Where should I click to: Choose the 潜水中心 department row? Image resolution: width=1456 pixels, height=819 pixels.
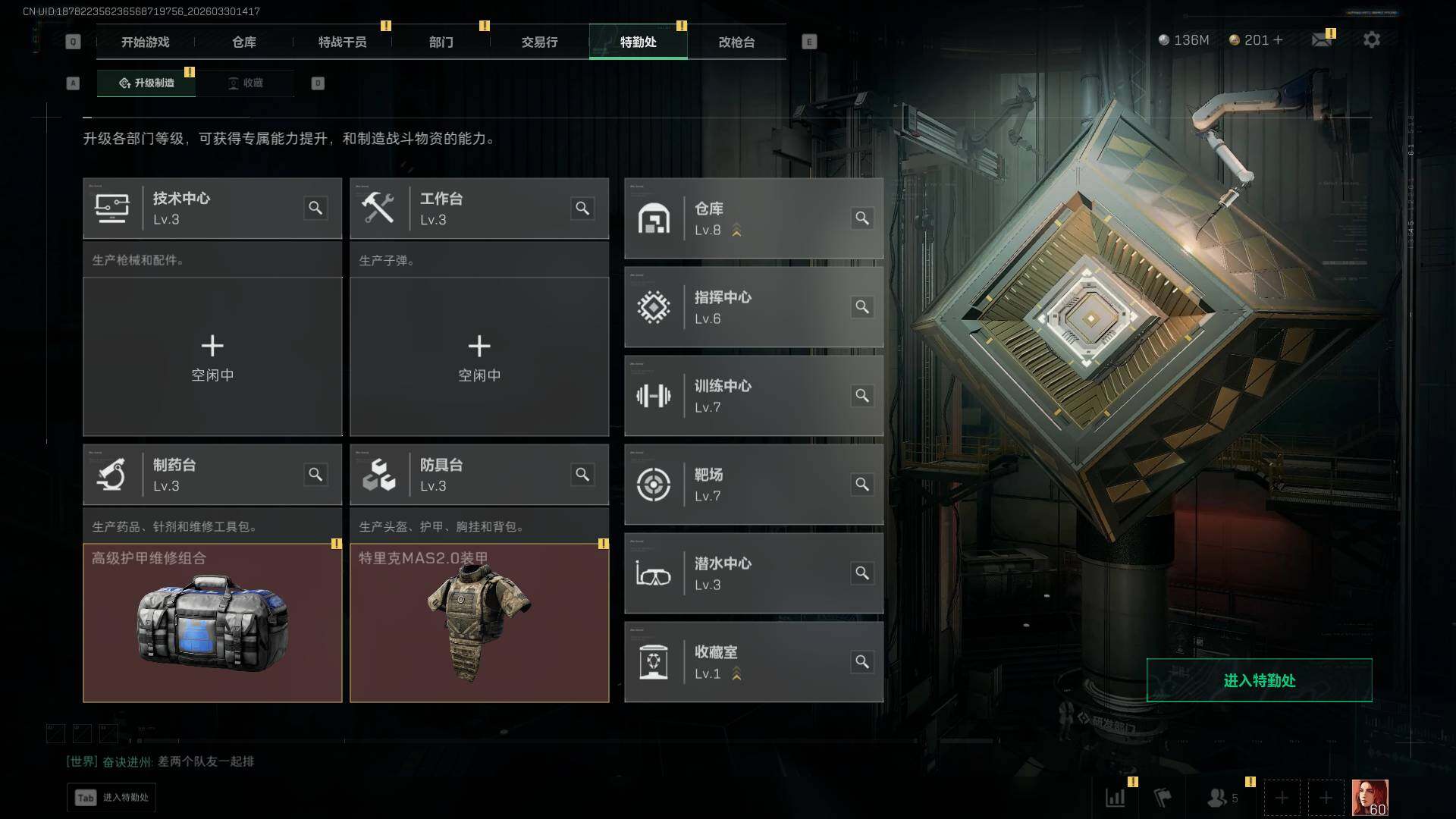tap(753, 573)
